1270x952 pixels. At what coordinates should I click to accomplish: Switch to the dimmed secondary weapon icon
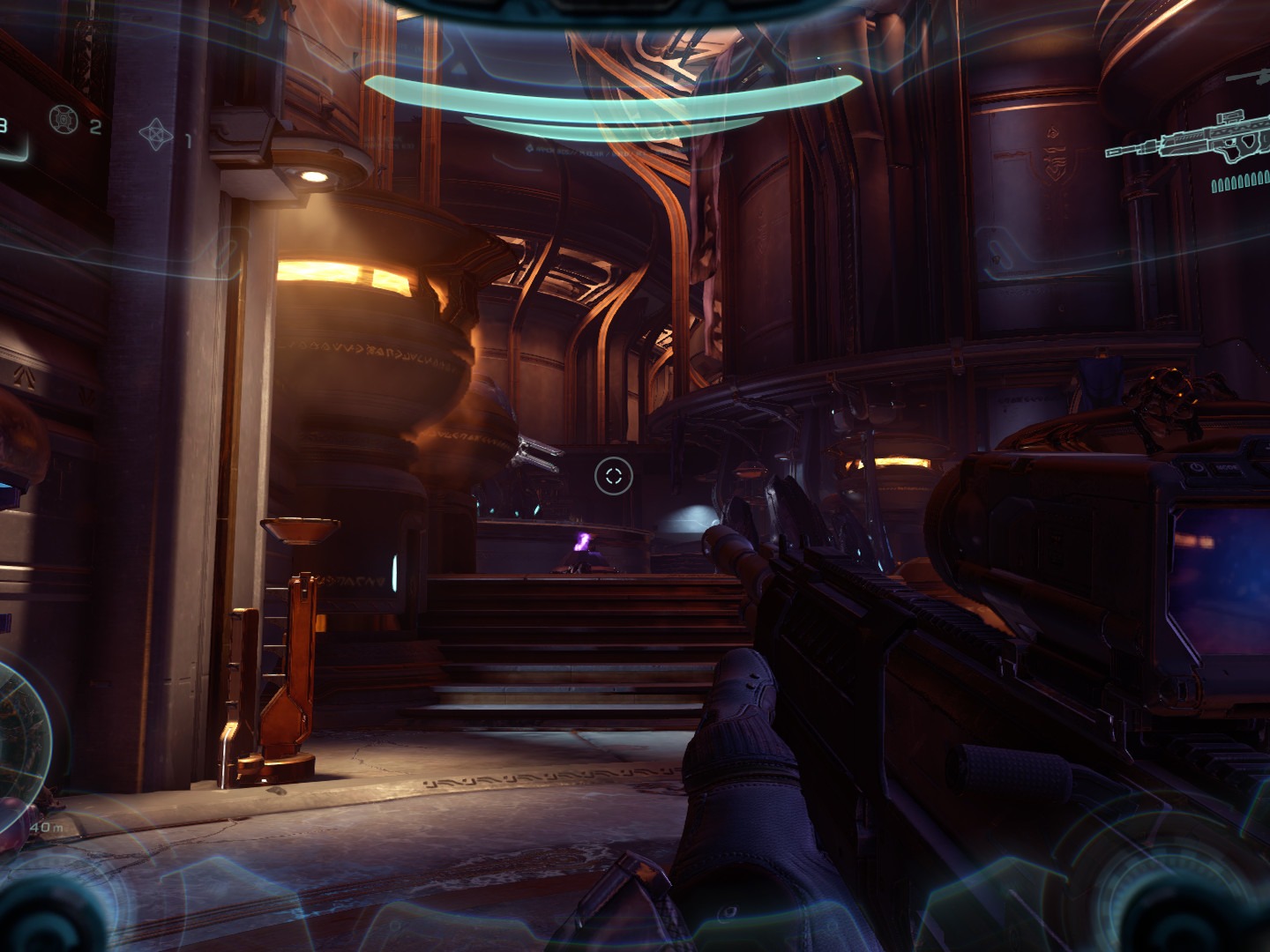(x=1248, y=79)
